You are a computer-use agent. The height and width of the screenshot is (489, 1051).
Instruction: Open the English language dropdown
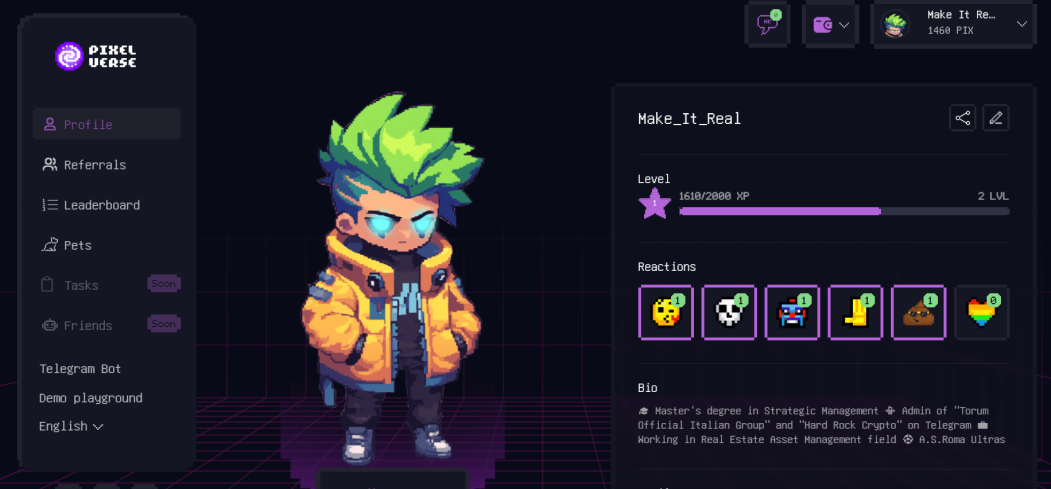point(71,426)
